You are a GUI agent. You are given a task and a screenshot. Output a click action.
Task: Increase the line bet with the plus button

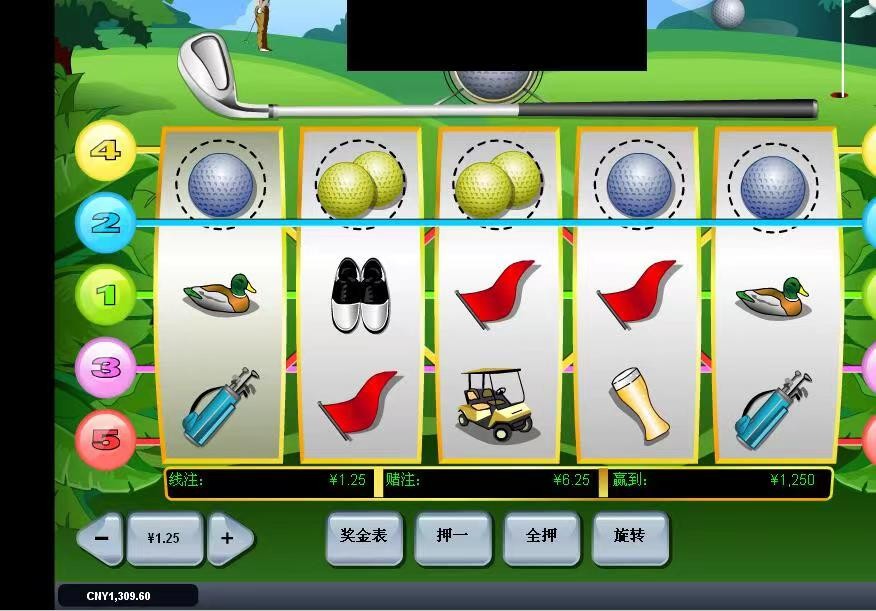[229, 538]
